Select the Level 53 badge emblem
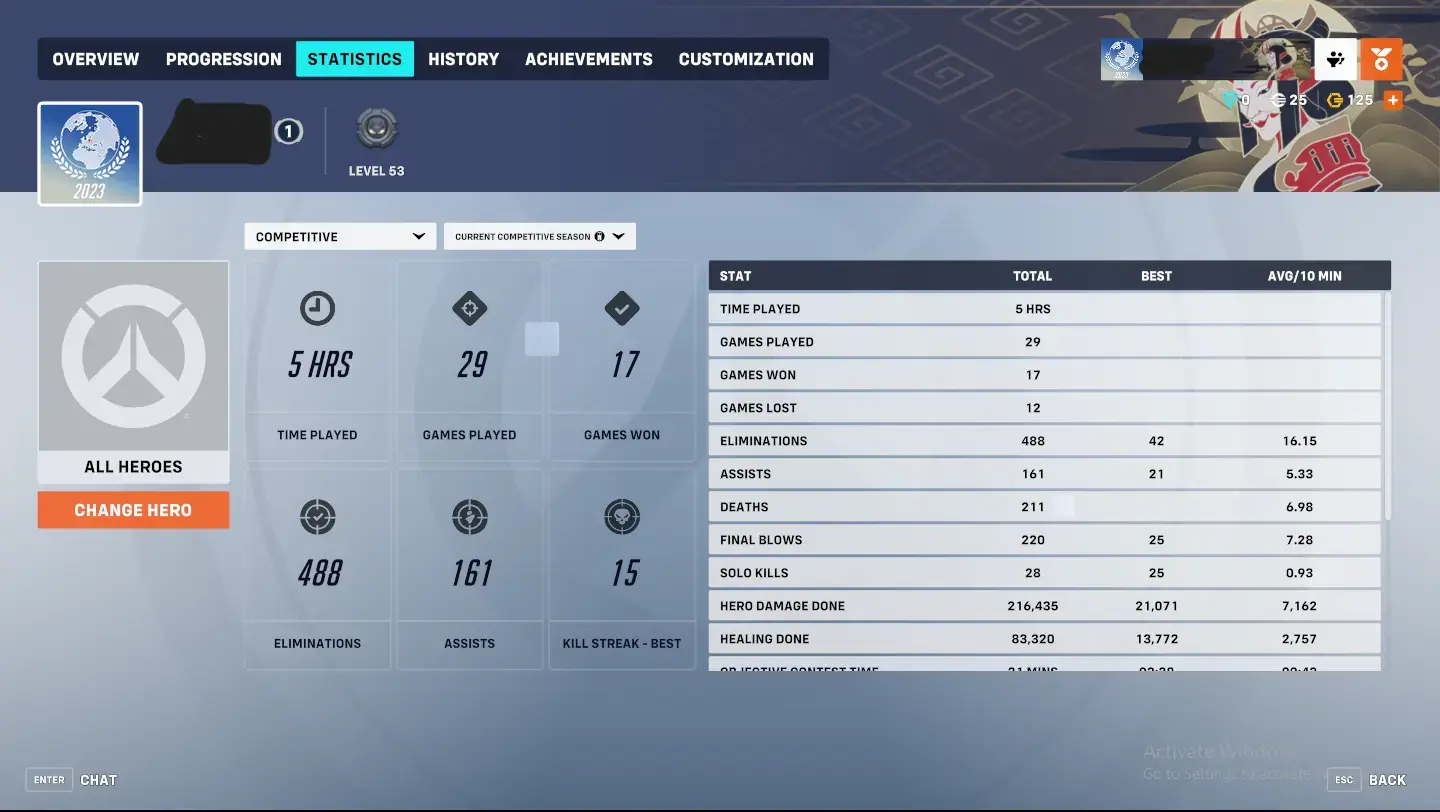 [376, 128]
